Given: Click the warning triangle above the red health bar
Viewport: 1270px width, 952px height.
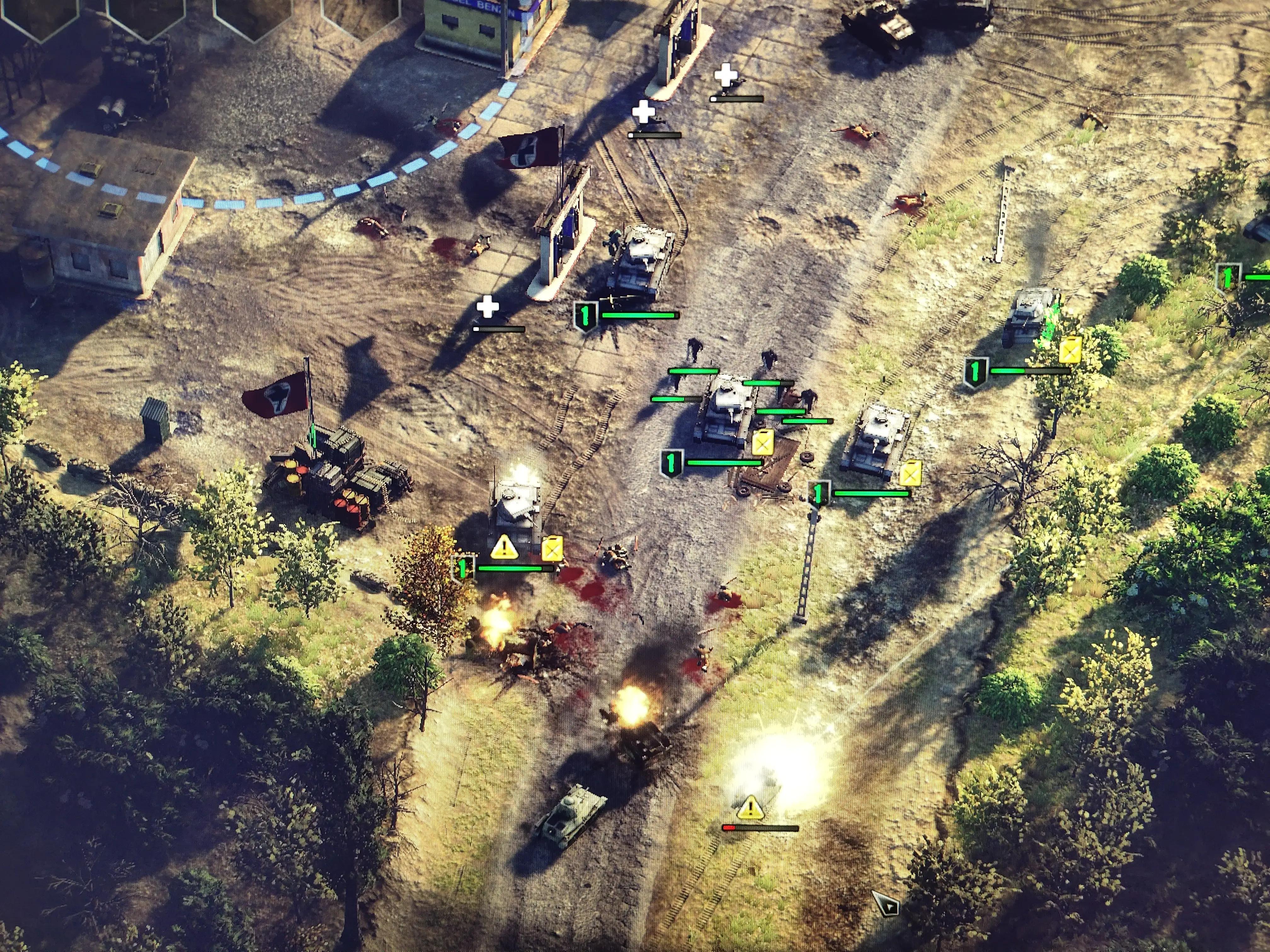Looking at the screenshot, I should click(750, 808).
